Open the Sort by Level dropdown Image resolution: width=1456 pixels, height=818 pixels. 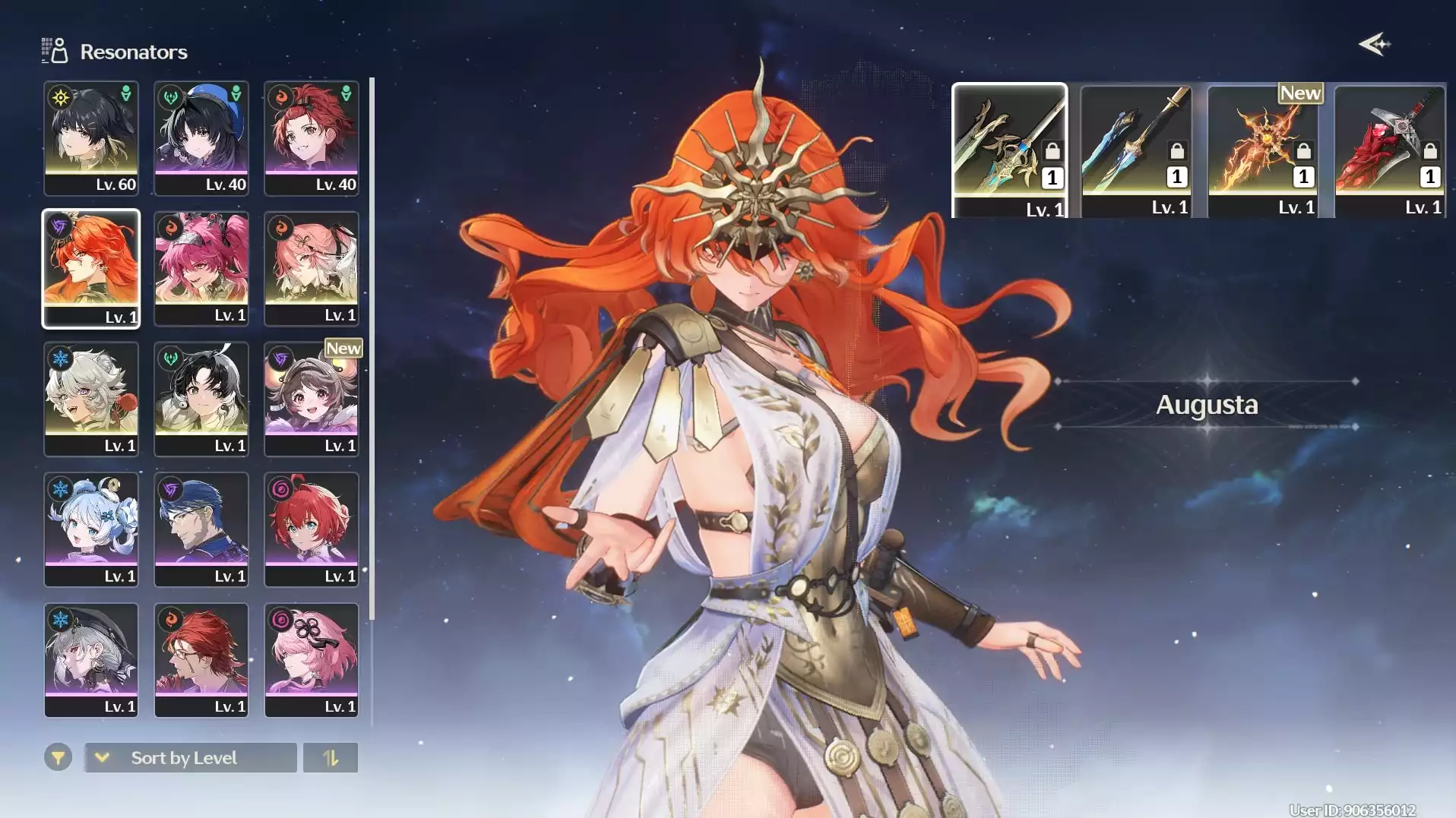(190, 758)
